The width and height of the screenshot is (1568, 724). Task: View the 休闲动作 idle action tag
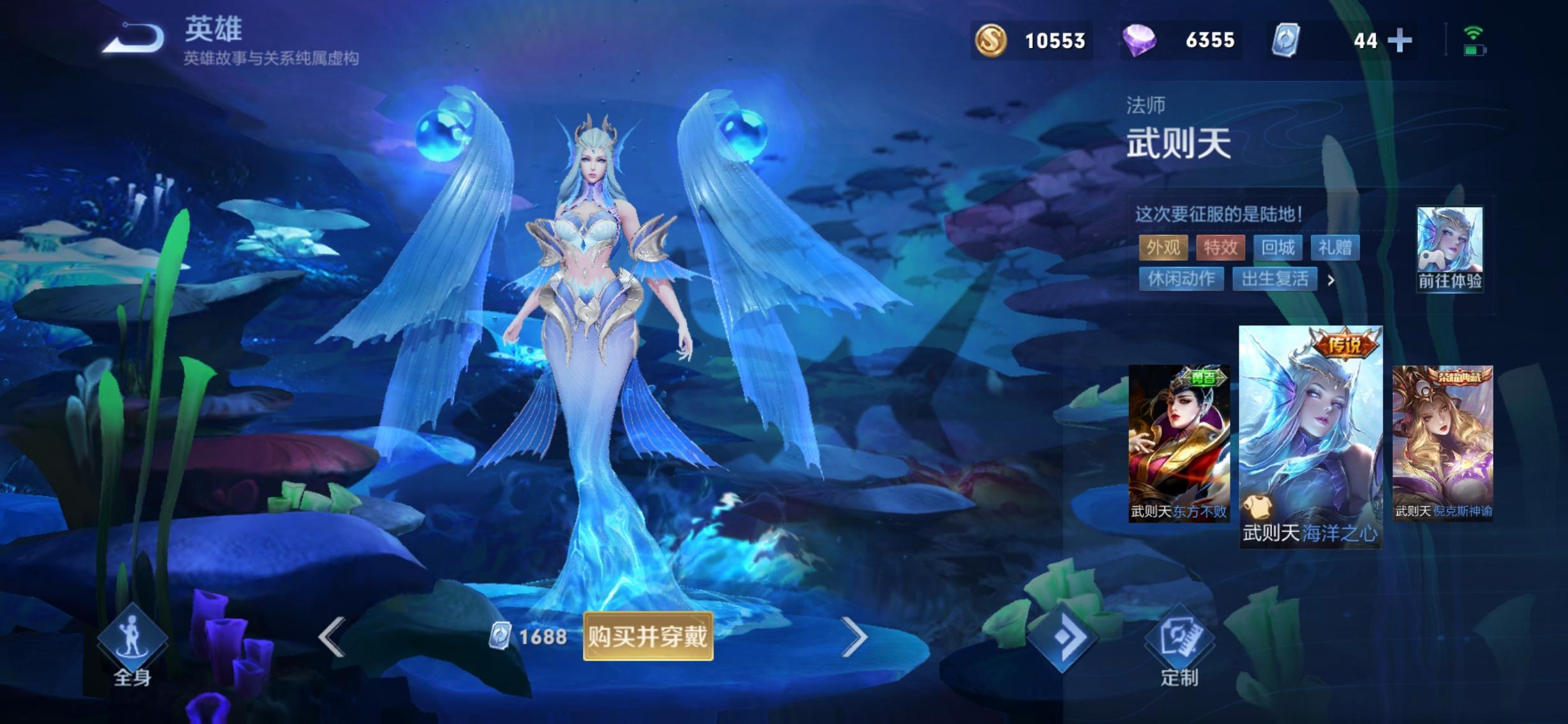tap(1181, 279)
